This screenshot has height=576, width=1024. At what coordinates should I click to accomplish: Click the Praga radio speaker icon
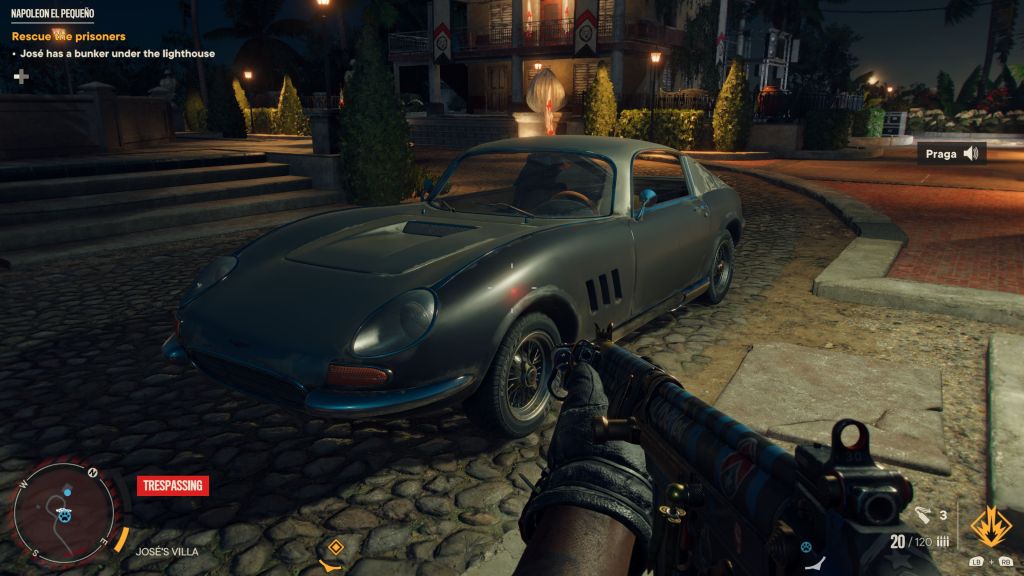pyautogui.click(x=970, y=154)
